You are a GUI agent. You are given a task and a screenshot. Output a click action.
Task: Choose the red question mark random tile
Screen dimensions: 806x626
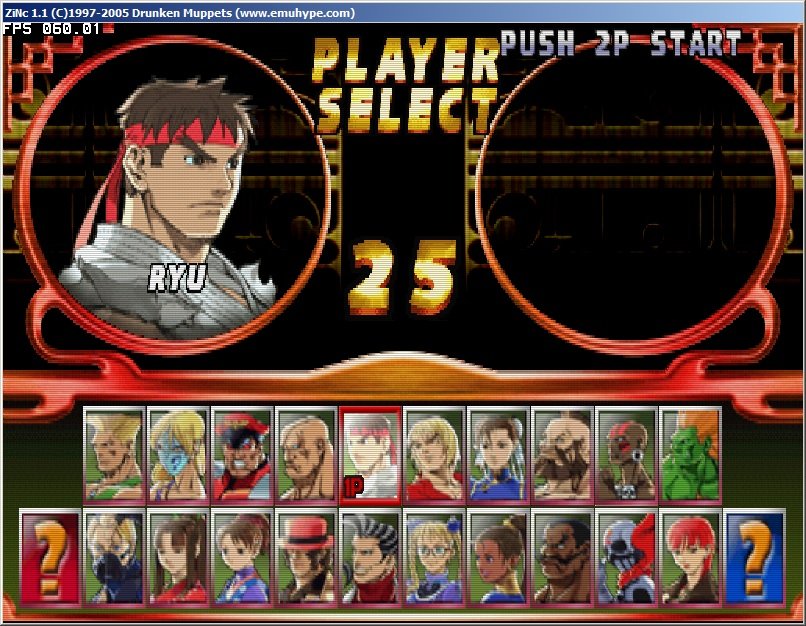tap(50, 557)
